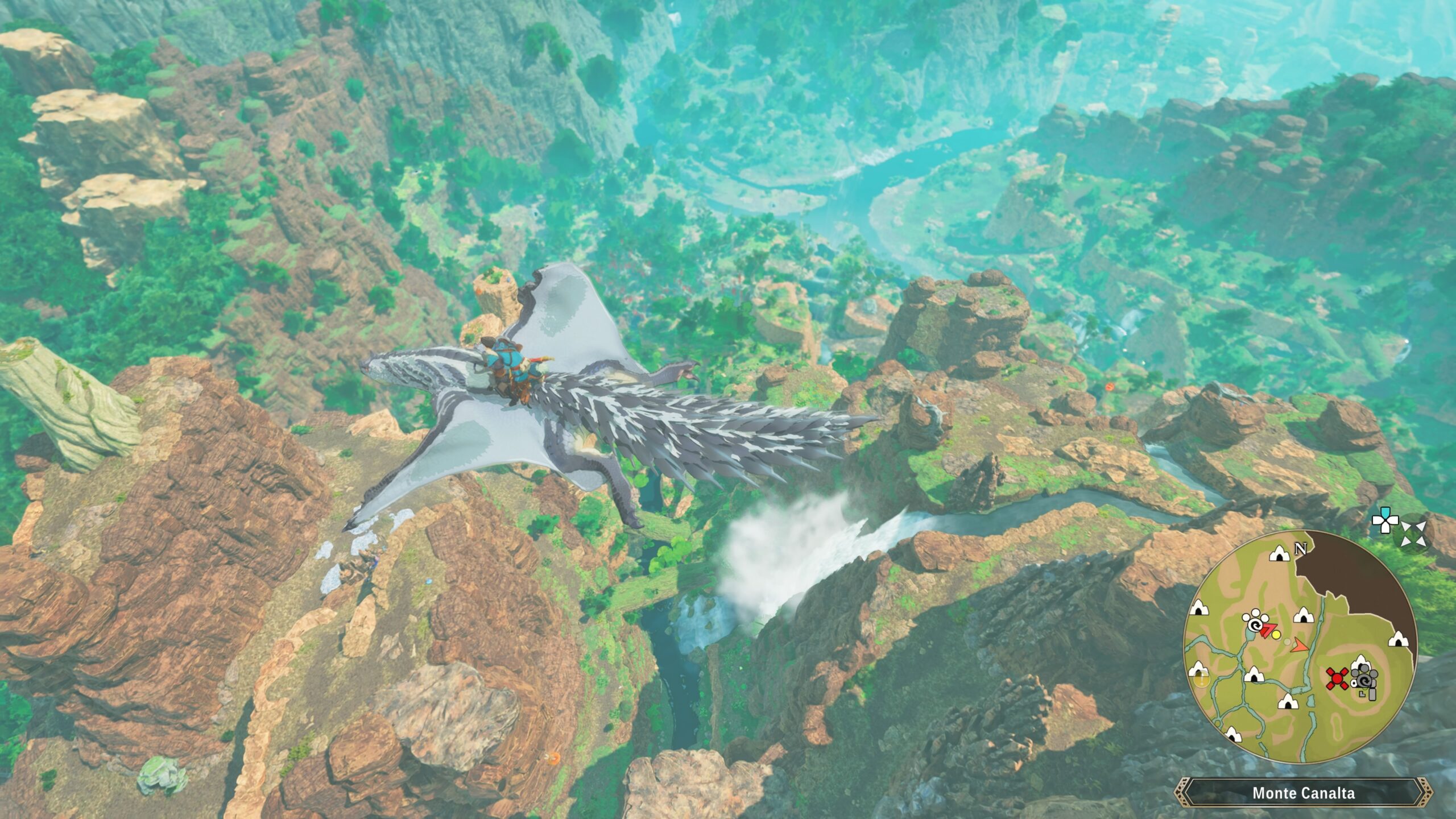
Task: Click the red X target marker on minimap
Action: tap(1337, 679)
